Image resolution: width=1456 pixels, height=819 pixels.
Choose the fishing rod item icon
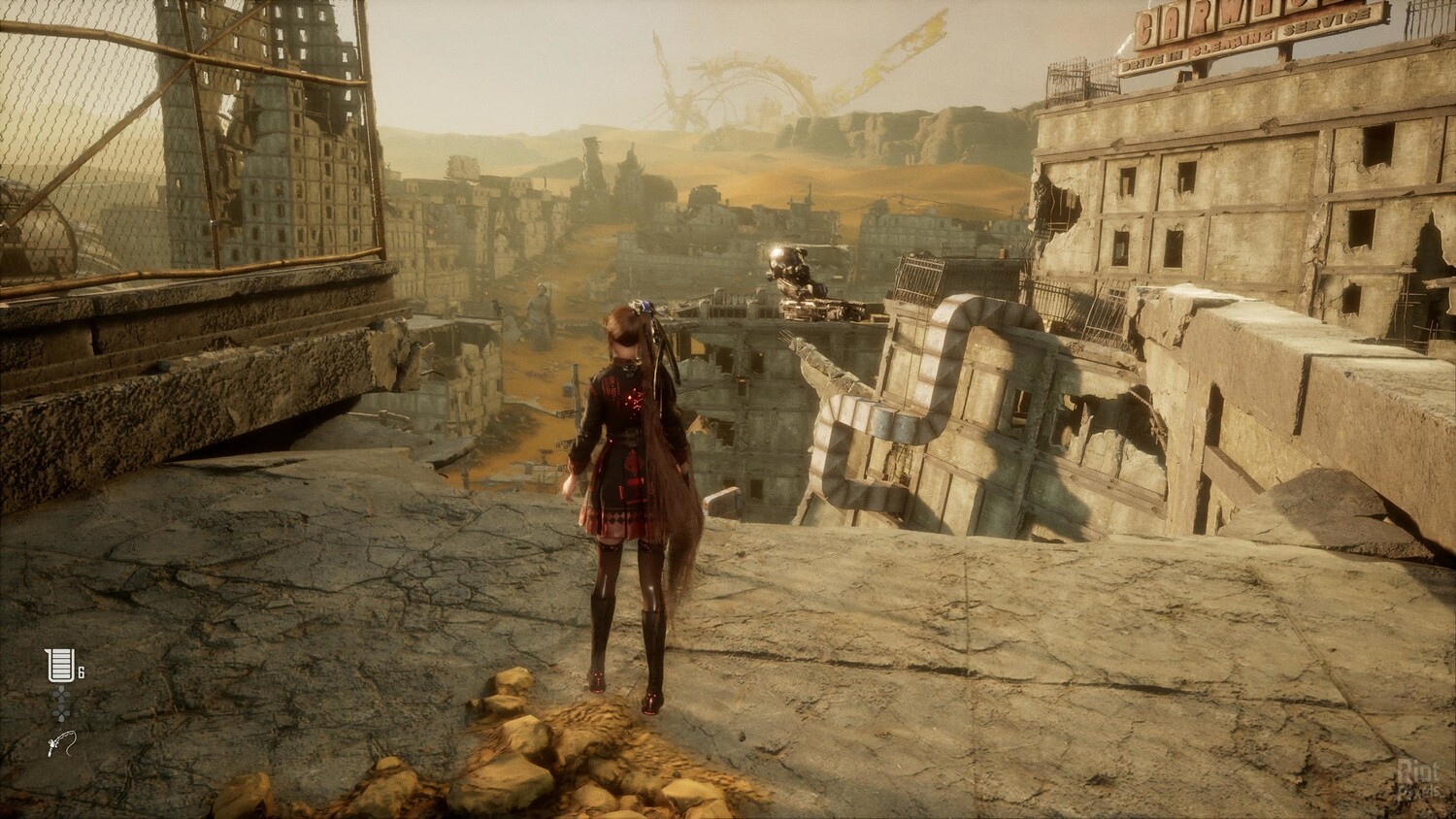coord(60,746)
